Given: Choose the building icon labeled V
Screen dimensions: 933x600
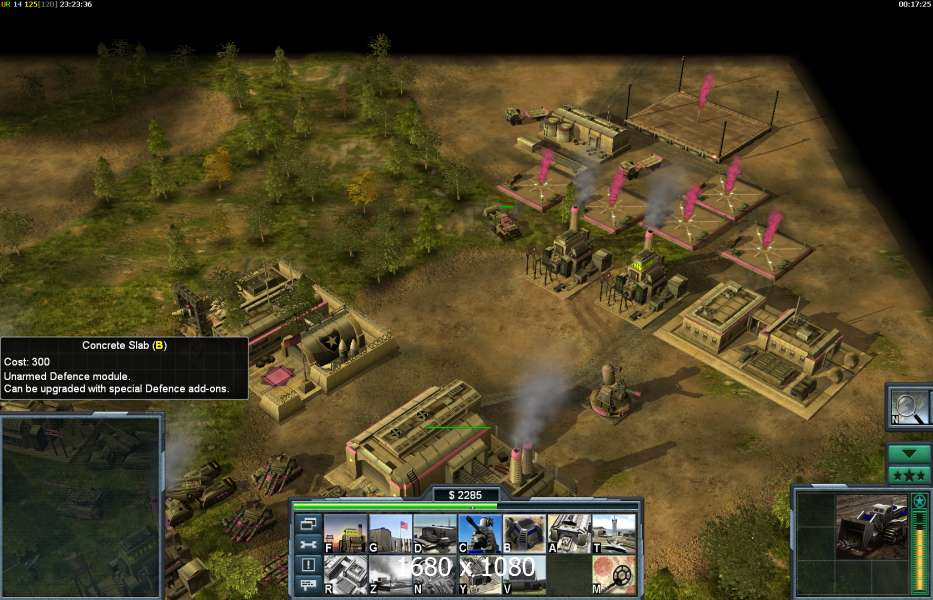Looking at the screenshot, I should click(524, 575).
